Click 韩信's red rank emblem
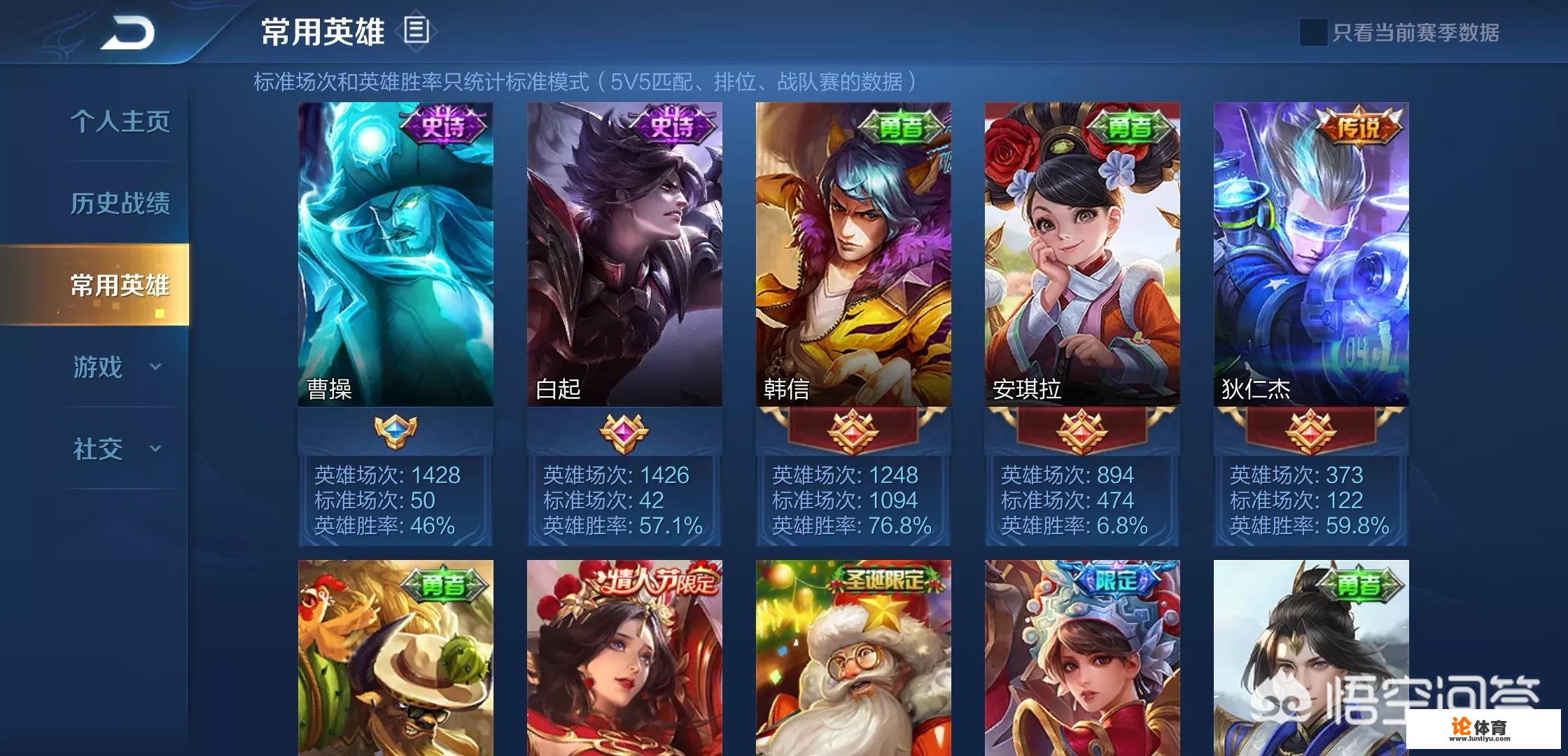 tap(853, 431)
